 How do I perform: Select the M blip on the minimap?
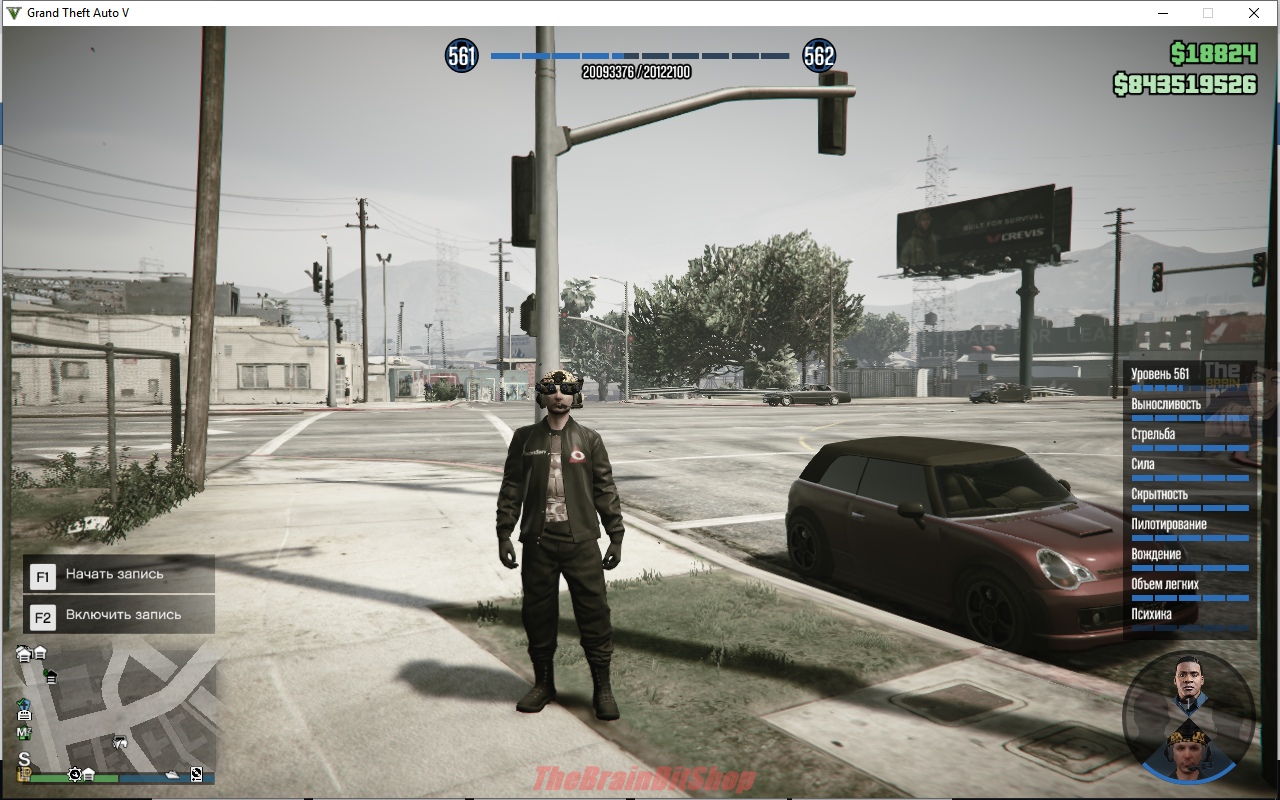24,734
